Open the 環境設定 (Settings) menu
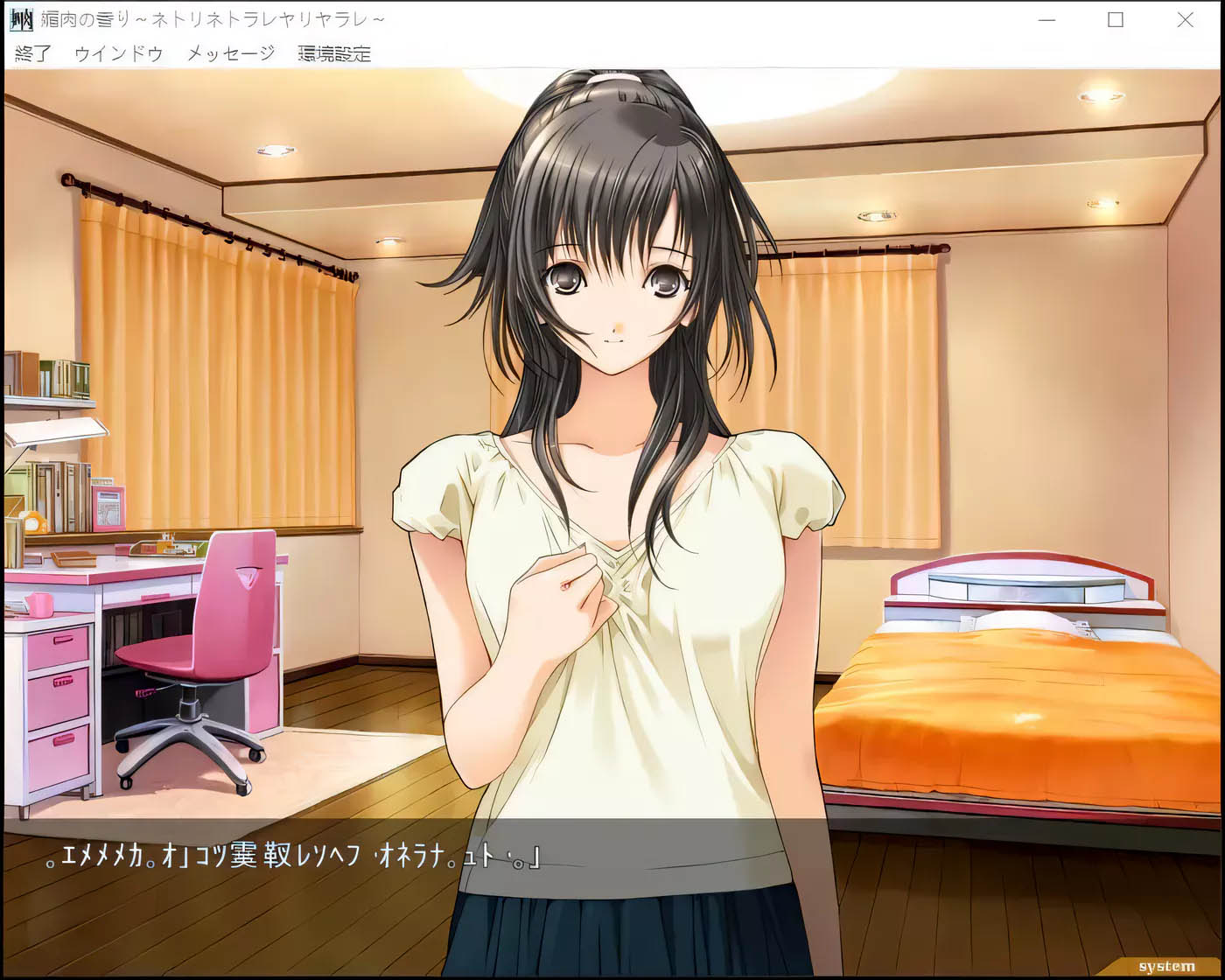This screenshot has width=1225, height=980. pyautogui.click(x=334, y=52)
